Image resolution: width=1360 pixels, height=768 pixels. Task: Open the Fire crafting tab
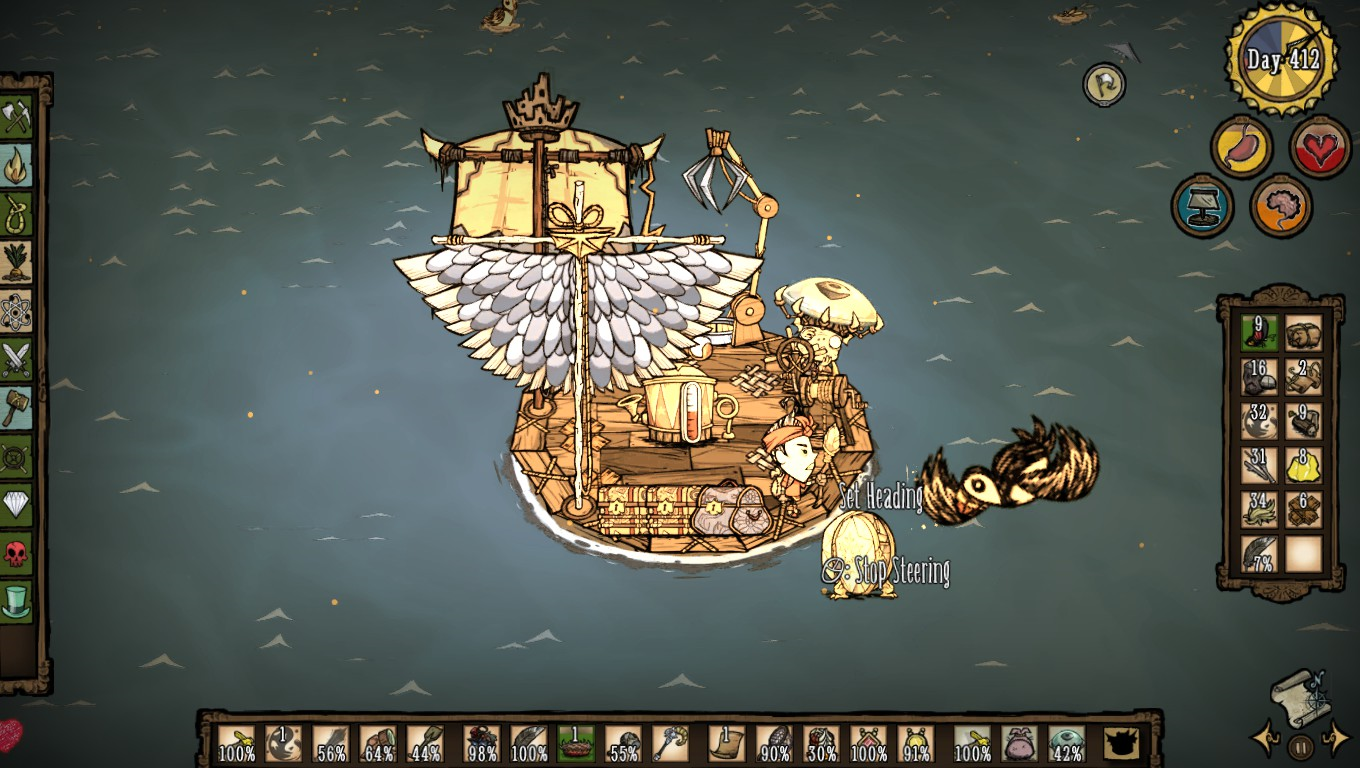(16, 165)
